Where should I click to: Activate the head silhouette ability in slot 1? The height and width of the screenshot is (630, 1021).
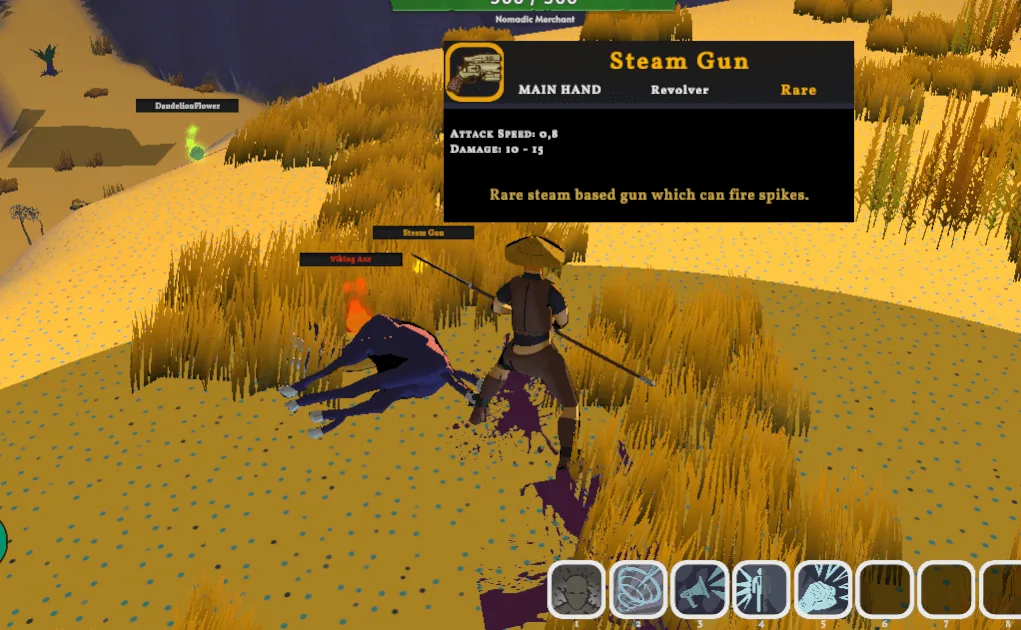click(576, 589)
